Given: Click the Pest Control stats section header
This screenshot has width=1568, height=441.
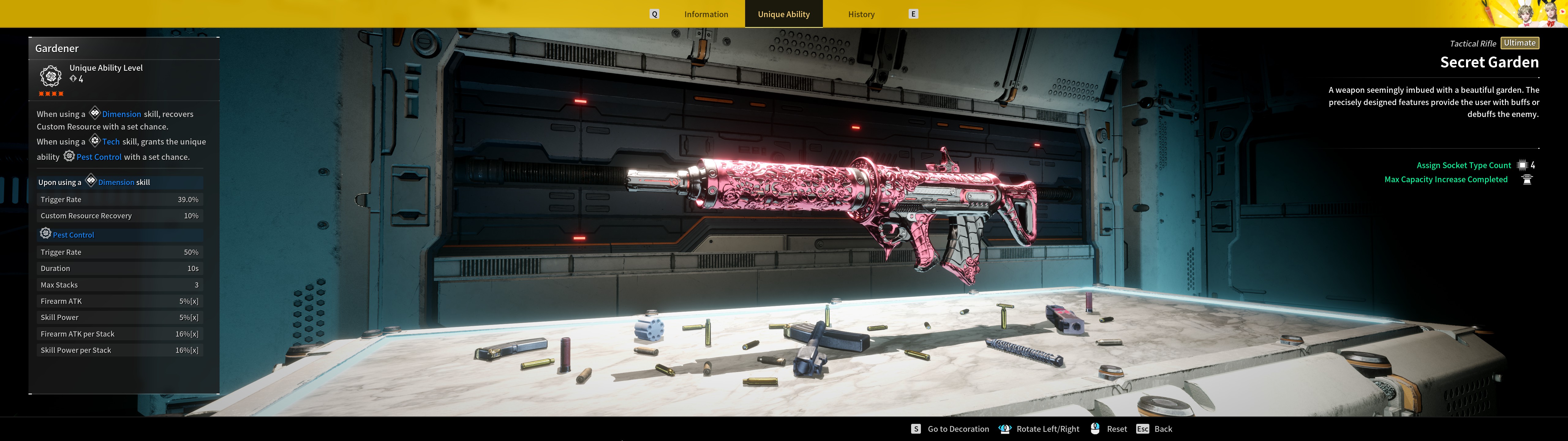Looking at the screenshot, I should coord(73,235).
